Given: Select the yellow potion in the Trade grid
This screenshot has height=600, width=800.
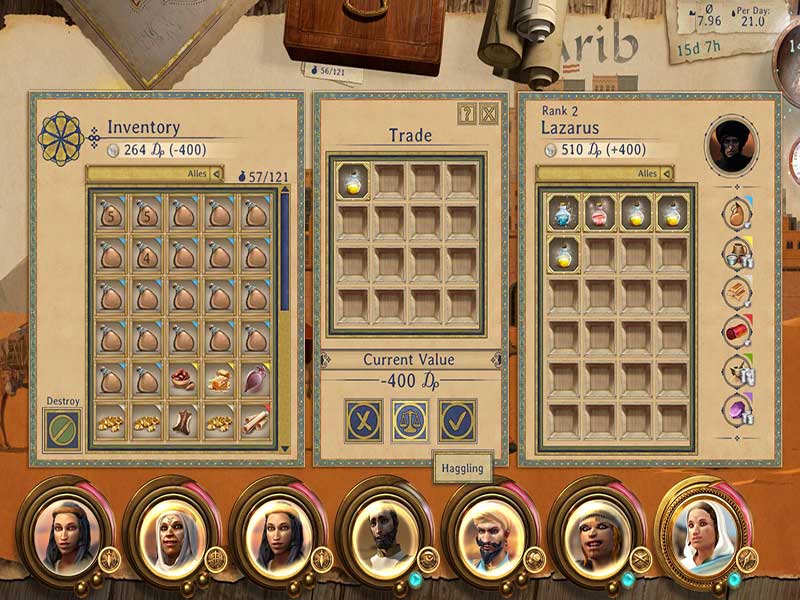Looking at the screenshot, I should click(352, 181).
